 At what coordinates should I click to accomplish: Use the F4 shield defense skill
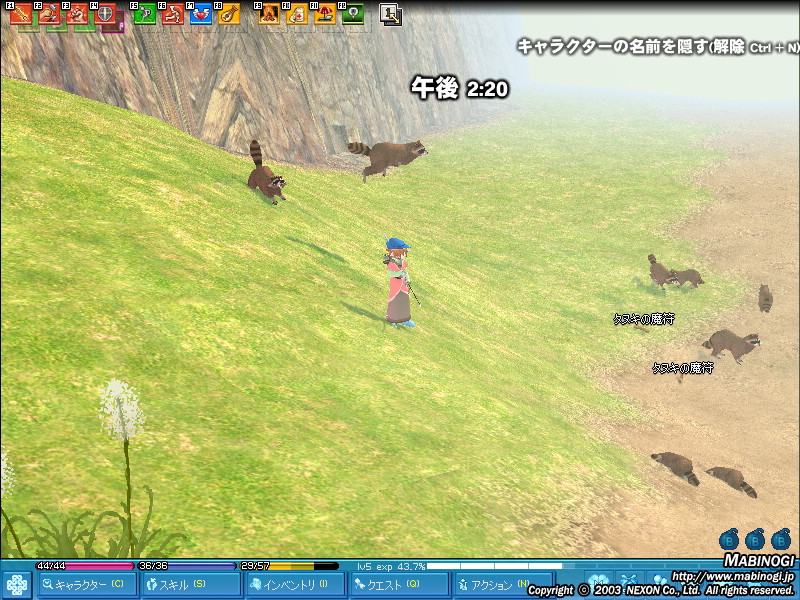(x=104, y=14)
